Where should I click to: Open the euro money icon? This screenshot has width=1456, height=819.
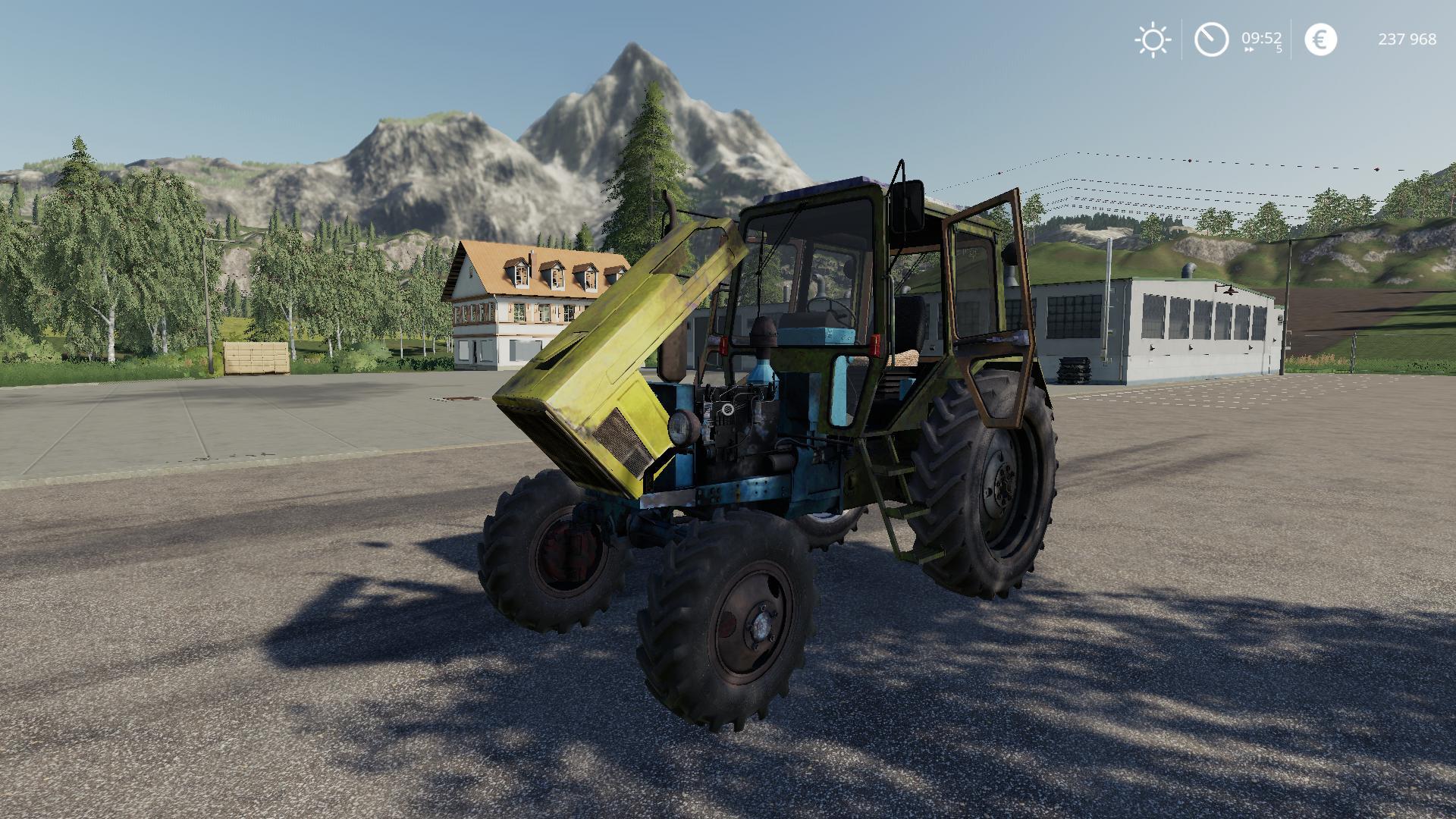click(1320, 39)
